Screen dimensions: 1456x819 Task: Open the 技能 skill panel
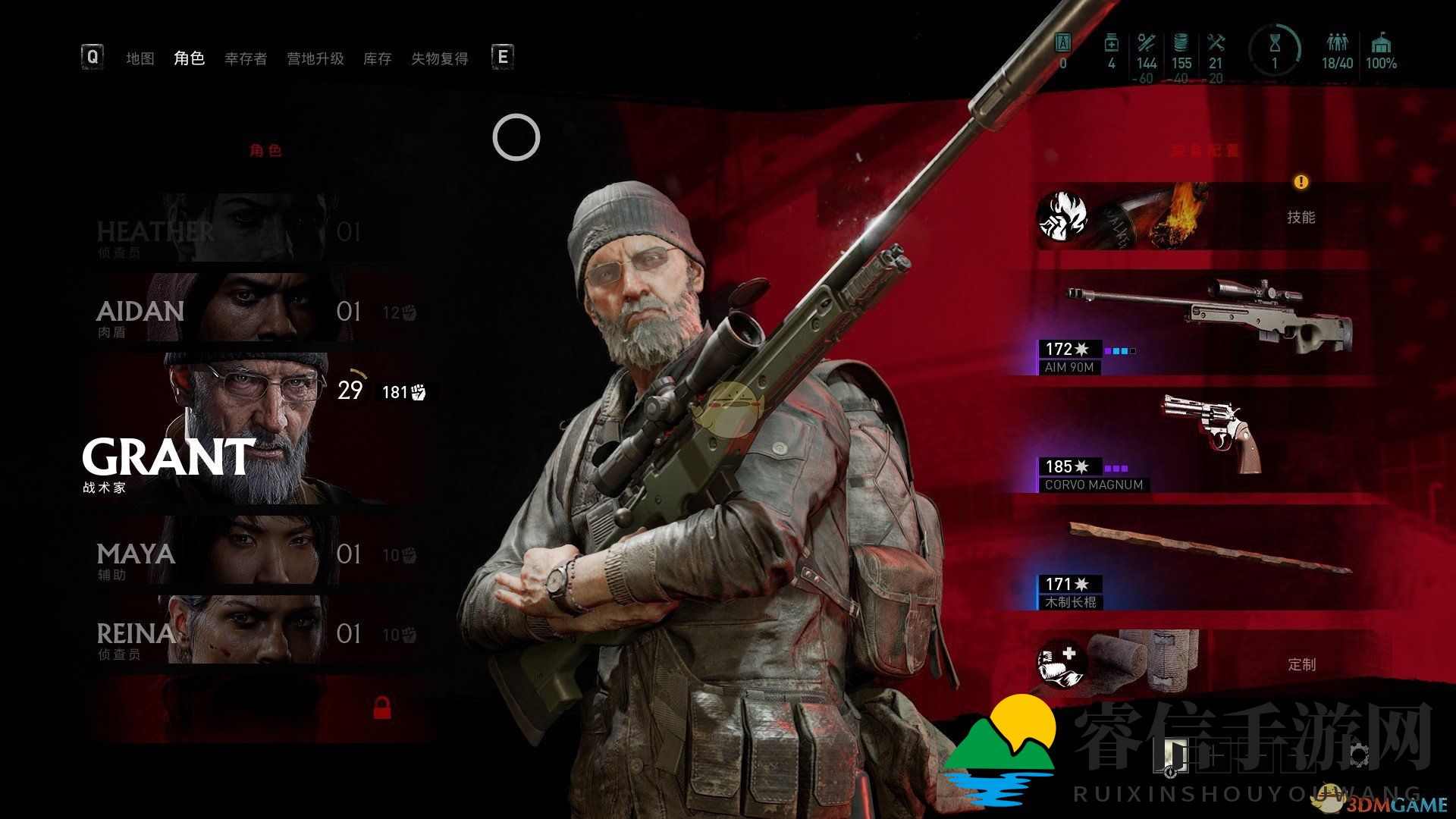(x=1213, y=217)
